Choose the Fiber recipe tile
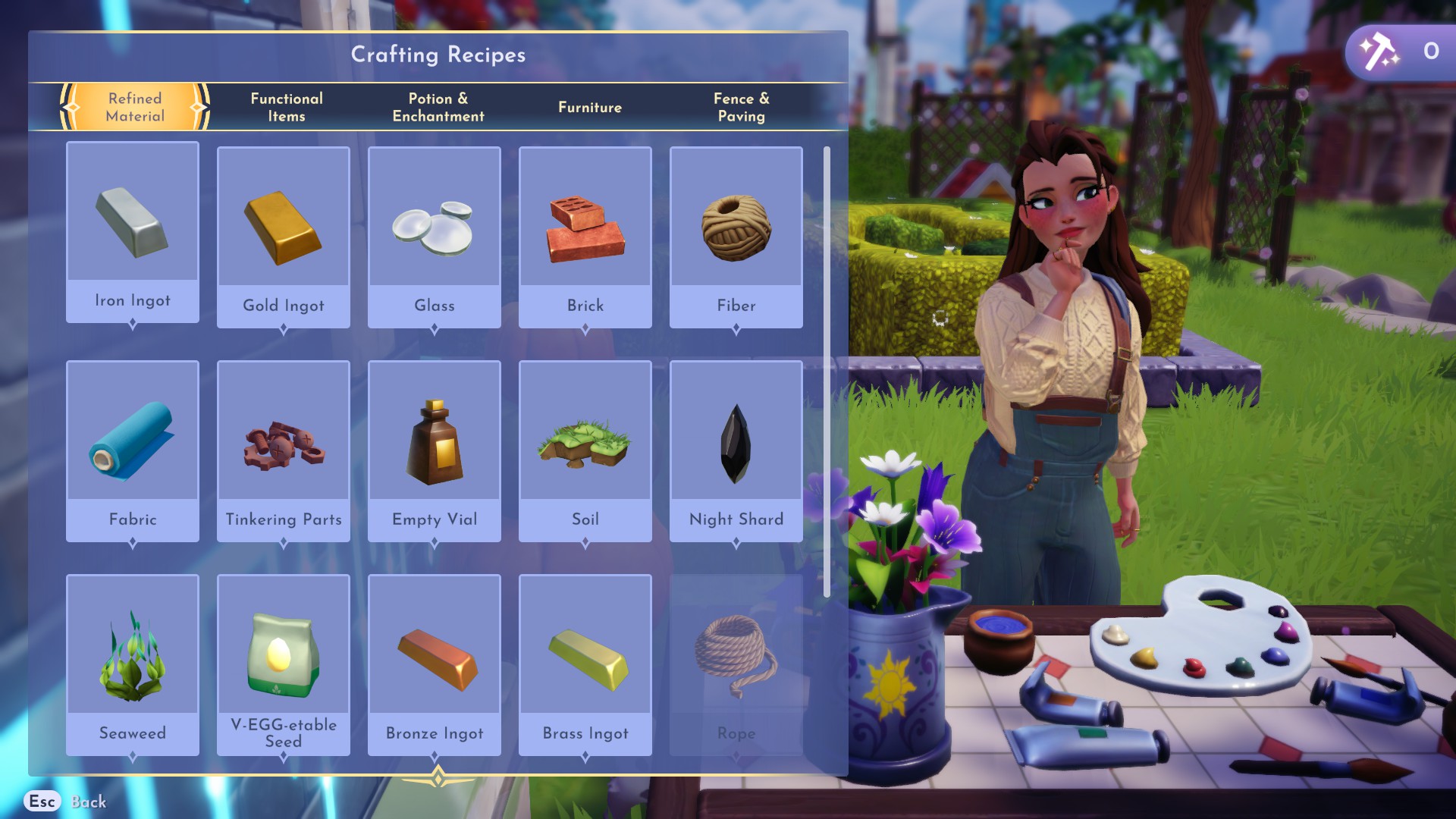This screenshot has height=819, width=1456. (736, 237)
